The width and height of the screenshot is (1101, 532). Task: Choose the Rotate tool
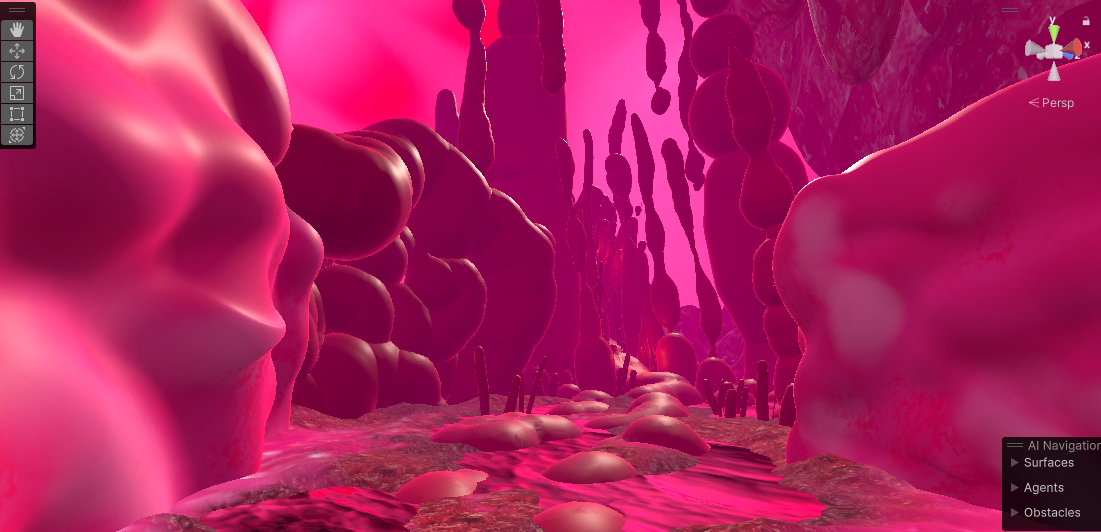18,72
